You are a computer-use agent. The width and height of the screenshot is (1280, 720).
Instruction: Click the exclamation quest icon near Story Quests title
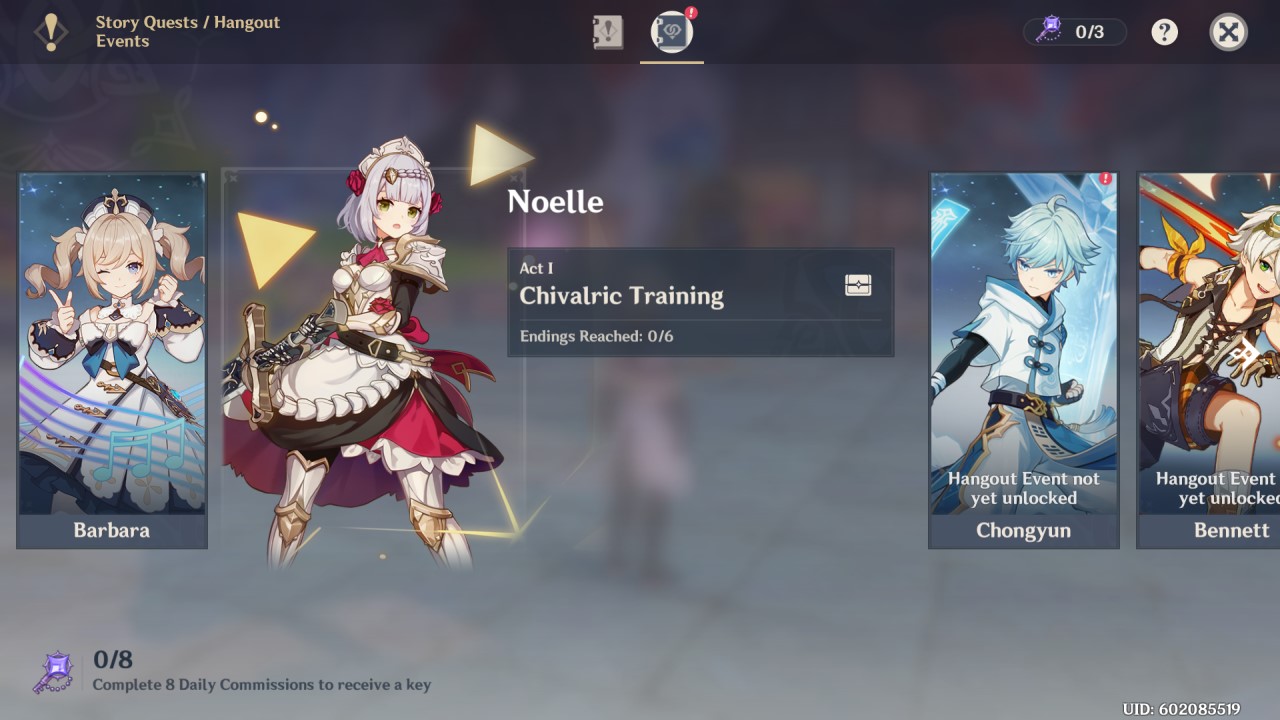51,32
